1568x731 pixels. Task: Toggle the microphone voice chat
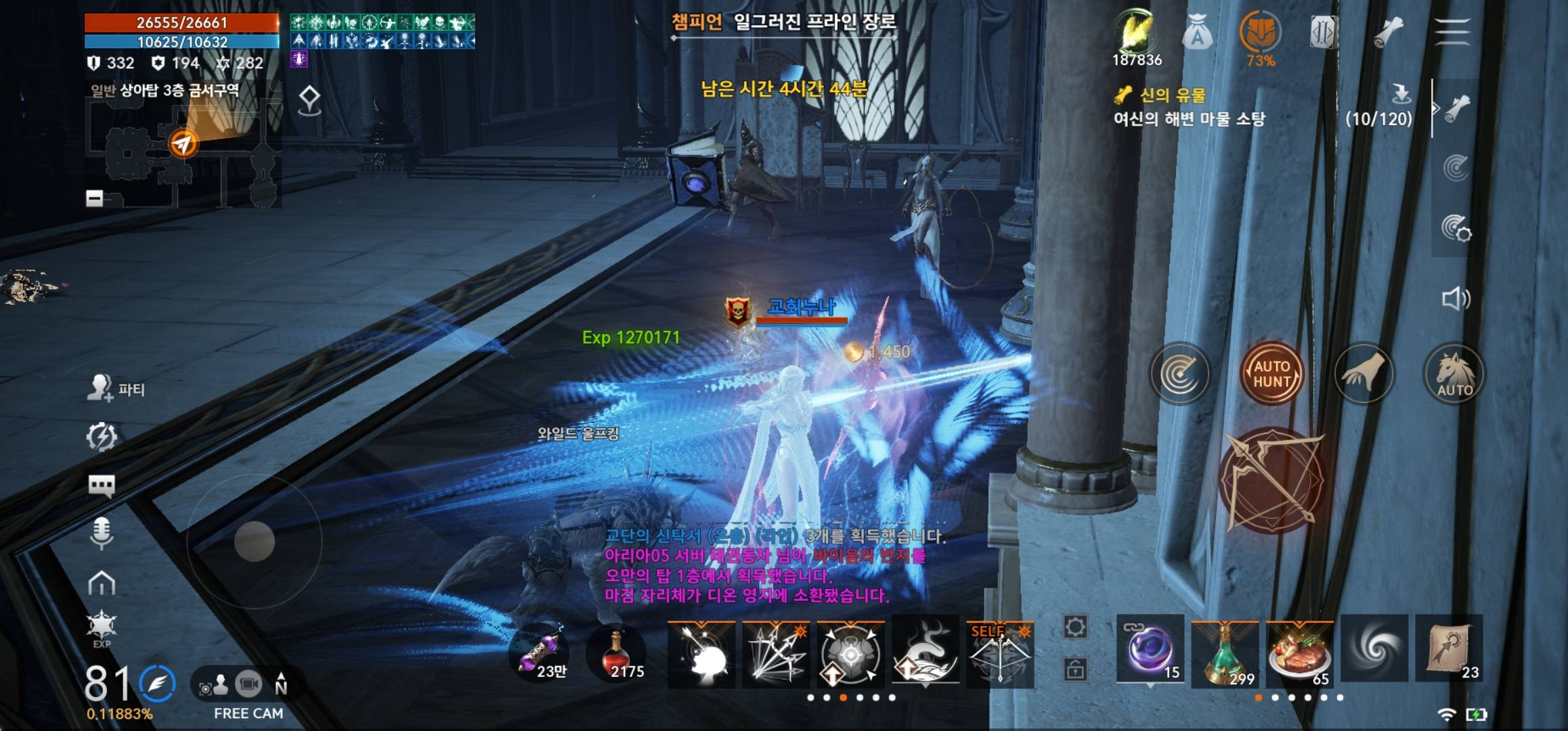102,533
